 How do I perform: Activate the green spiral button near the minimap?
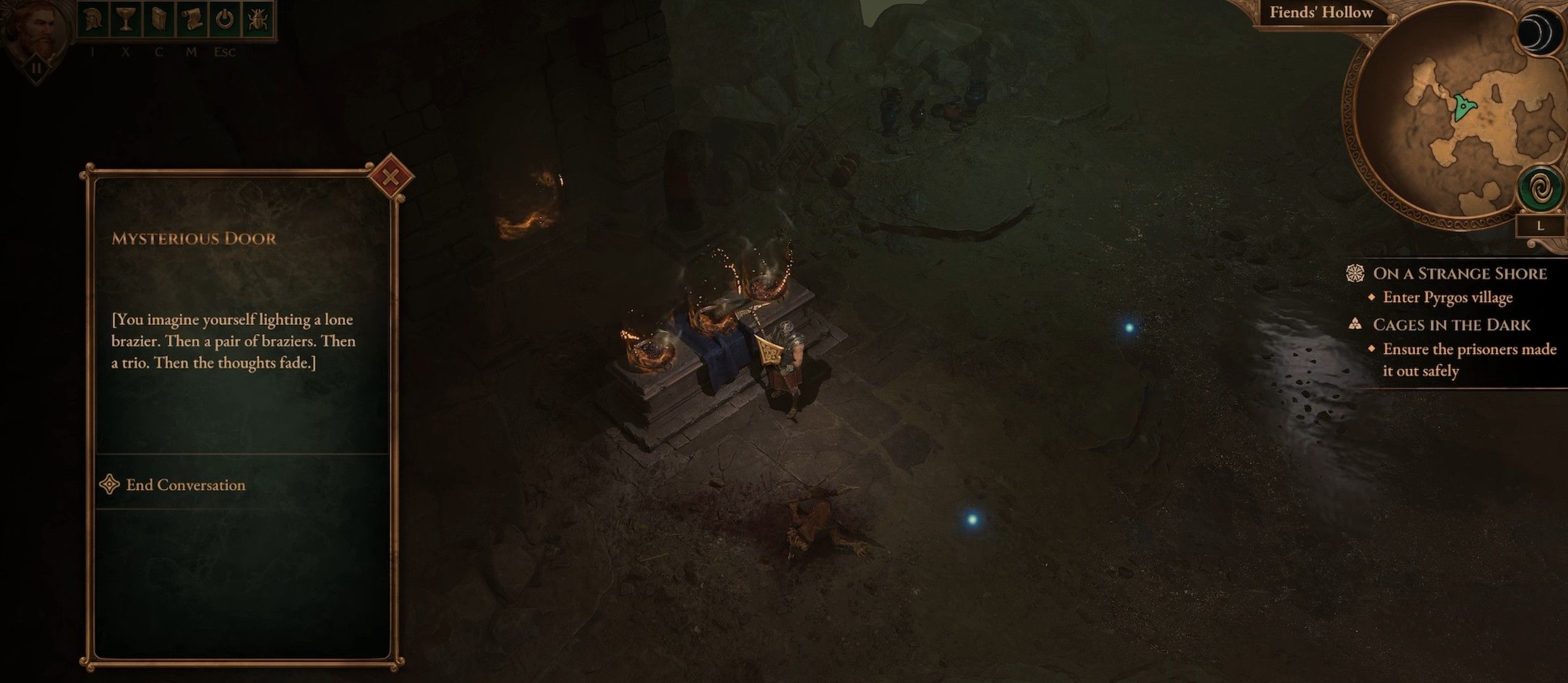pos(1540,190)
